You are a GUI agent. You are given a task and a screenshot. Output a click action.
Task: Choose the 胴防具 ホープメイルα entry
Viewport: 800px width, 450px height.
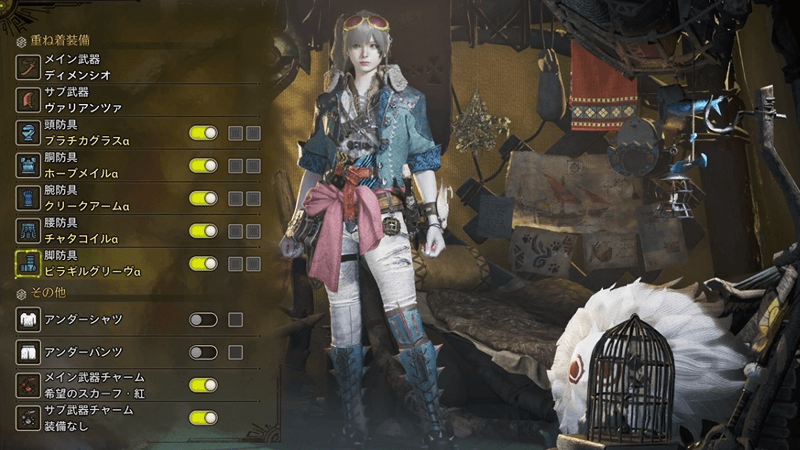point(90,165)
